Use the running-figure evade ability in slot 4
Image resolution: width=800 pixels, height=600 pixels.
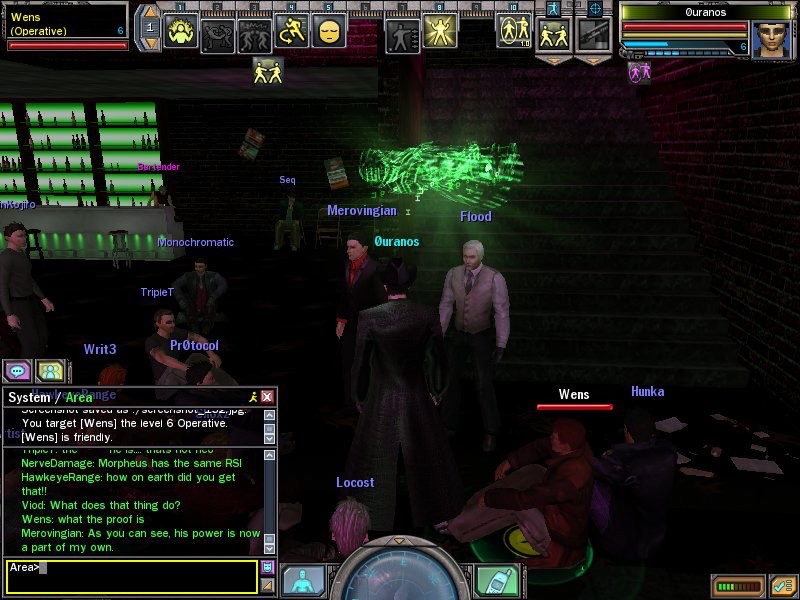click(x=291, y=33)
